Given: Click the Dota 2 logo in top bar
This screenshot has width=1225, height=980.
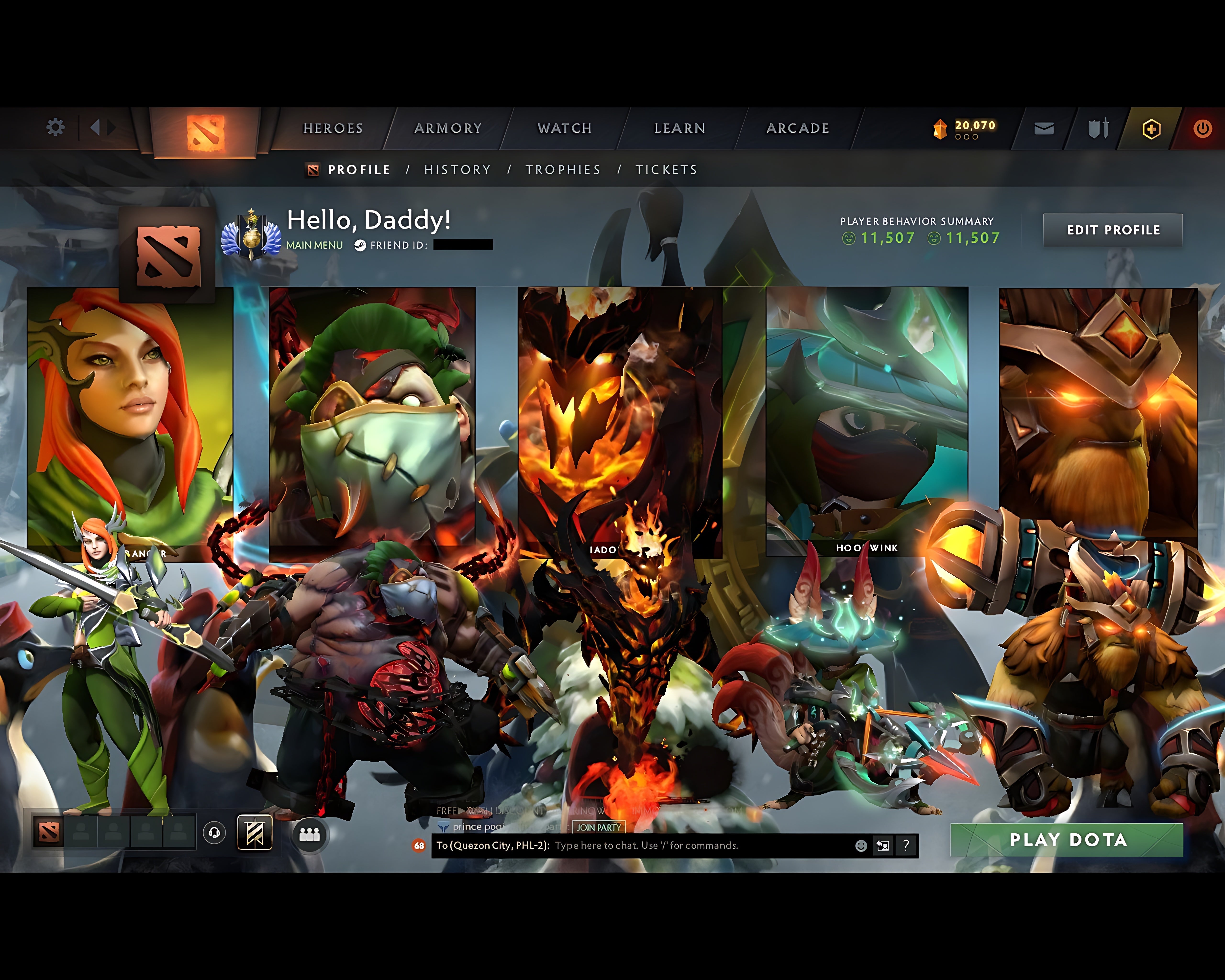Looking at the screenshot, I should point(205,126).
